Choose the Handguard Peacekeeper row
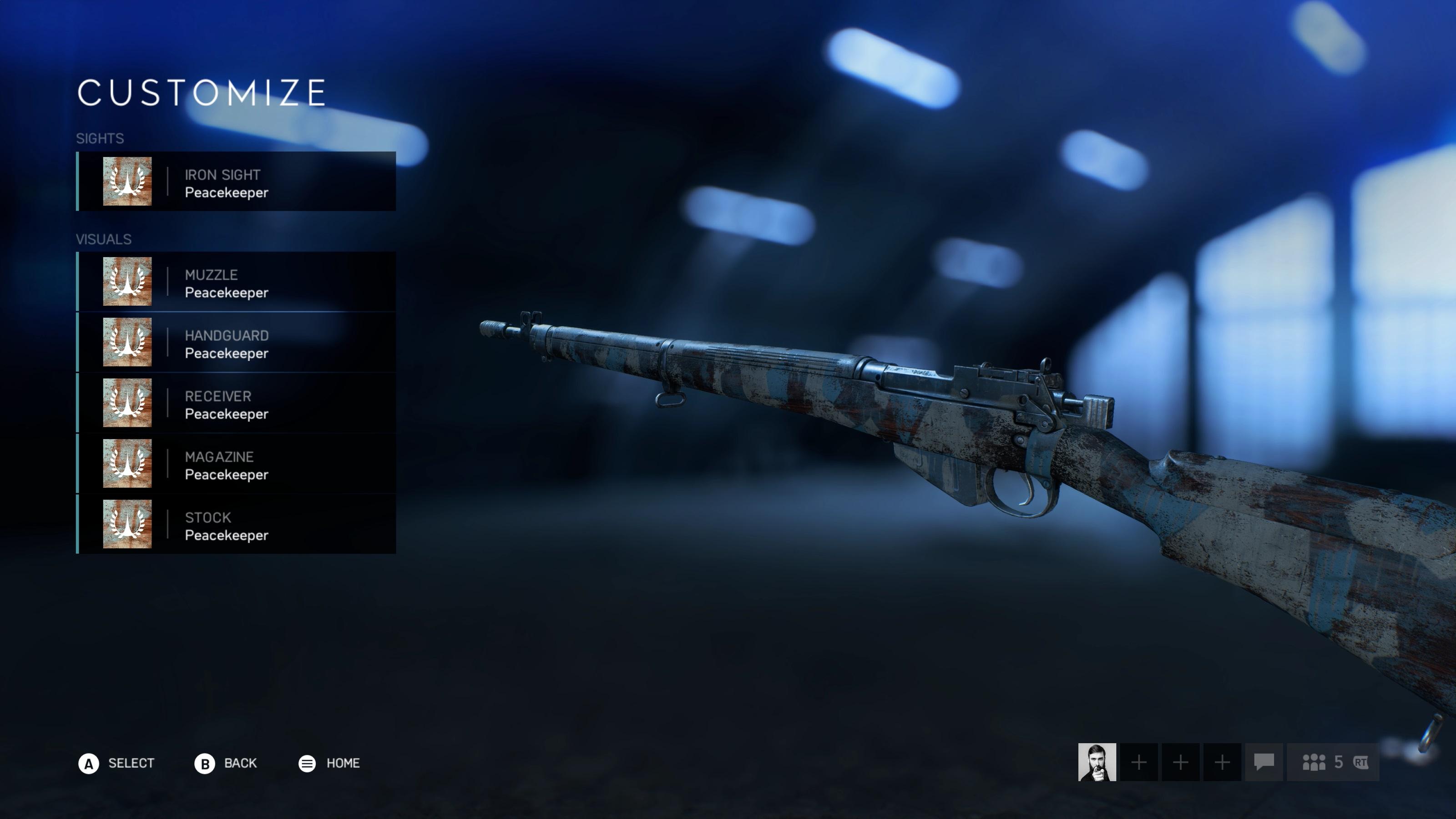Screen dimensions: 1456x819 click(236, 343)
